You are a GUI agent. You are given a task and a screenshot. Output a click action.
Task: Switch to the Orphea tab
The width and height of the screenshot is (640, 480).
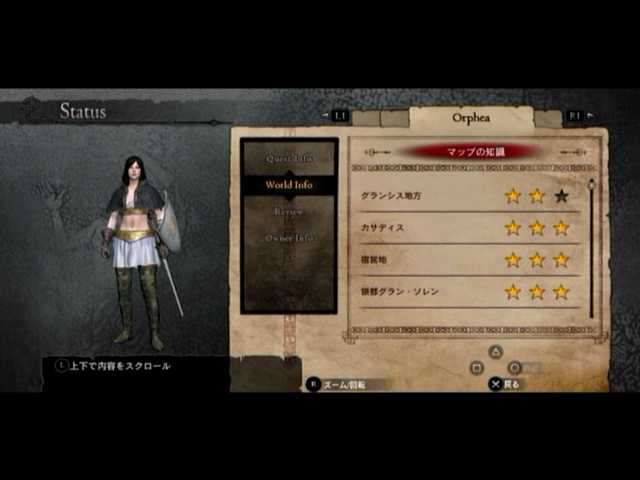tap(470, 117)
